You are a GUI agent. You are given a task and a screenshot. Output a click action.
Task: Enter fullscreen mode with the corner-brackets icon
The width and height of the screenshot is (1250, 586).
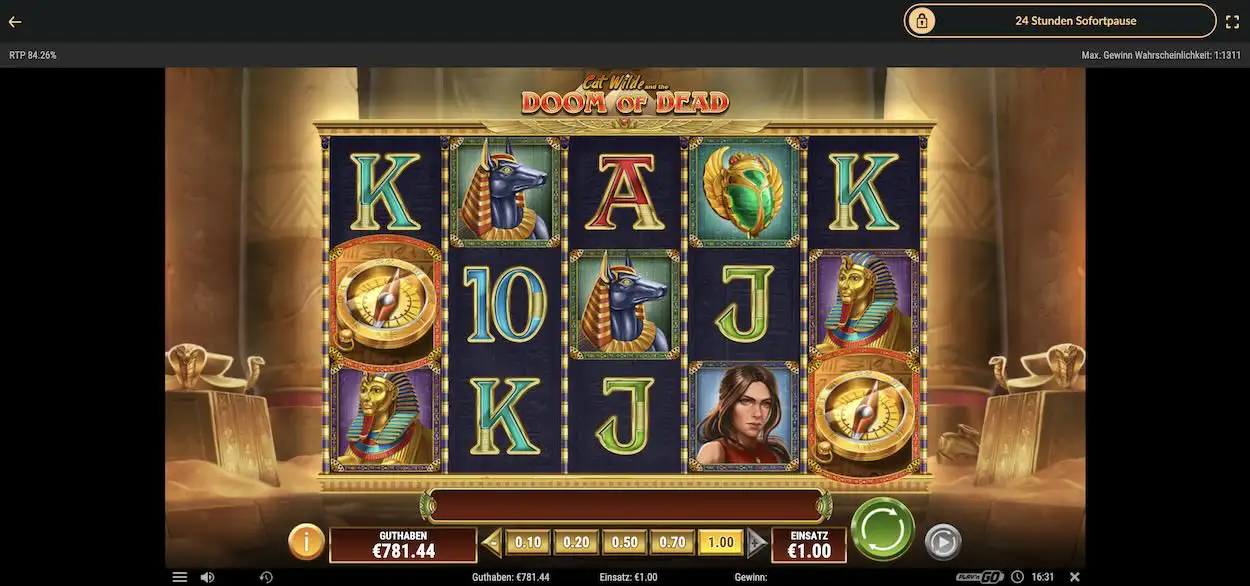tap(1232, 21)
